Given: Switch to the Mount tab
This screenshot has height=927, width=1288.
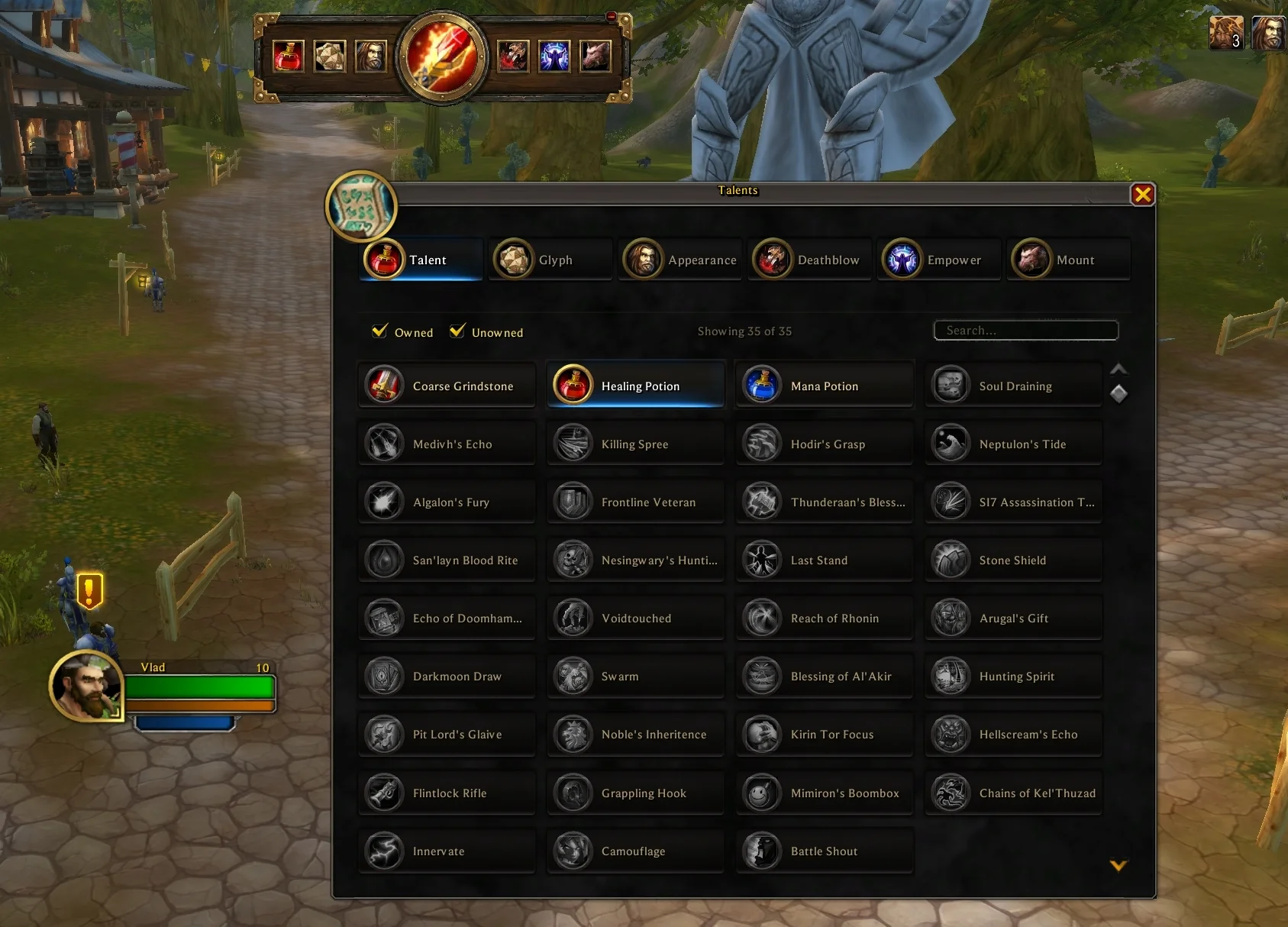Looking at the screenshot, I should pyautogui.click(x=1068, y=260).
